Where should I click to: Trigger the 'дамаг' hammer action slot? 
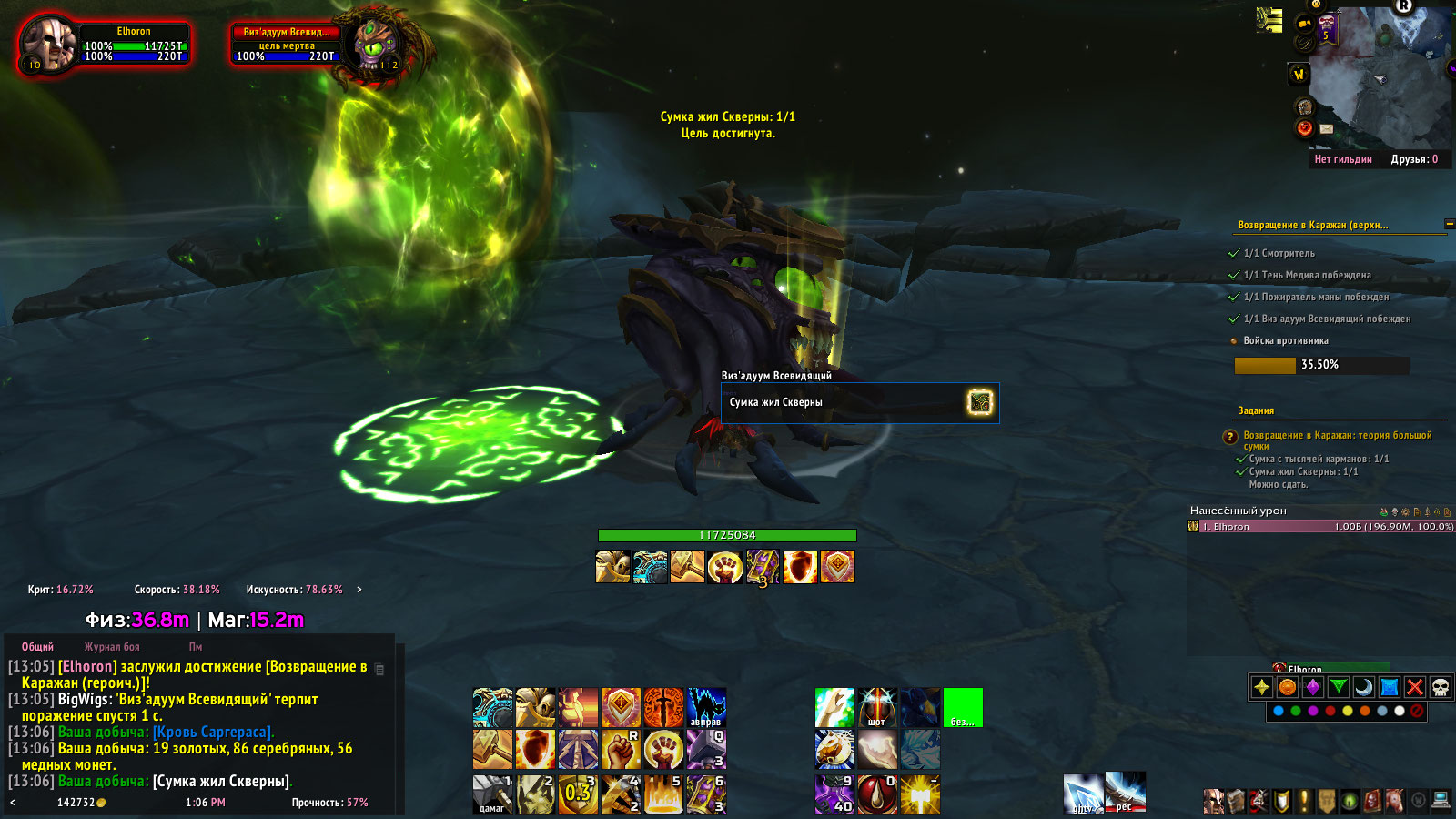(492, 794)
